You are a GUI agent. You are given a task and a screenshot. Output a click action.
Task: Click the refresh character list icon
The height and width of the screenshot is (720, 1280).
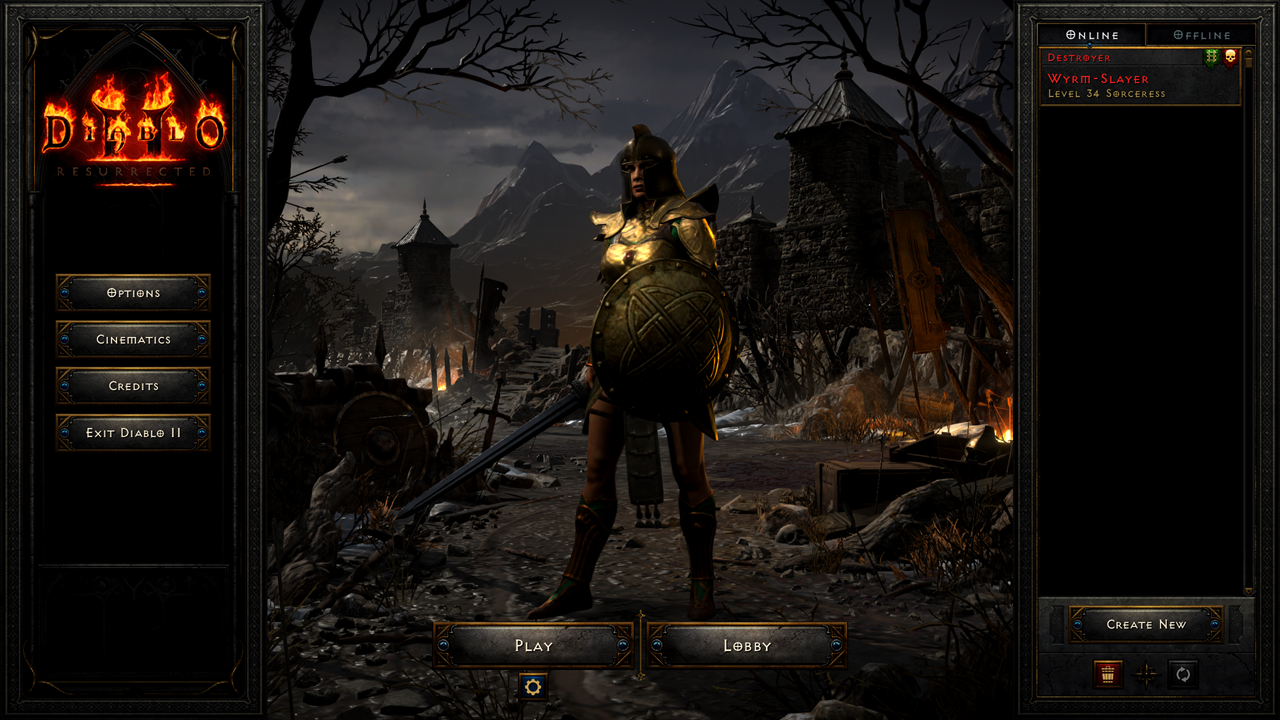pyautogui.click(x=1183, y=675)
